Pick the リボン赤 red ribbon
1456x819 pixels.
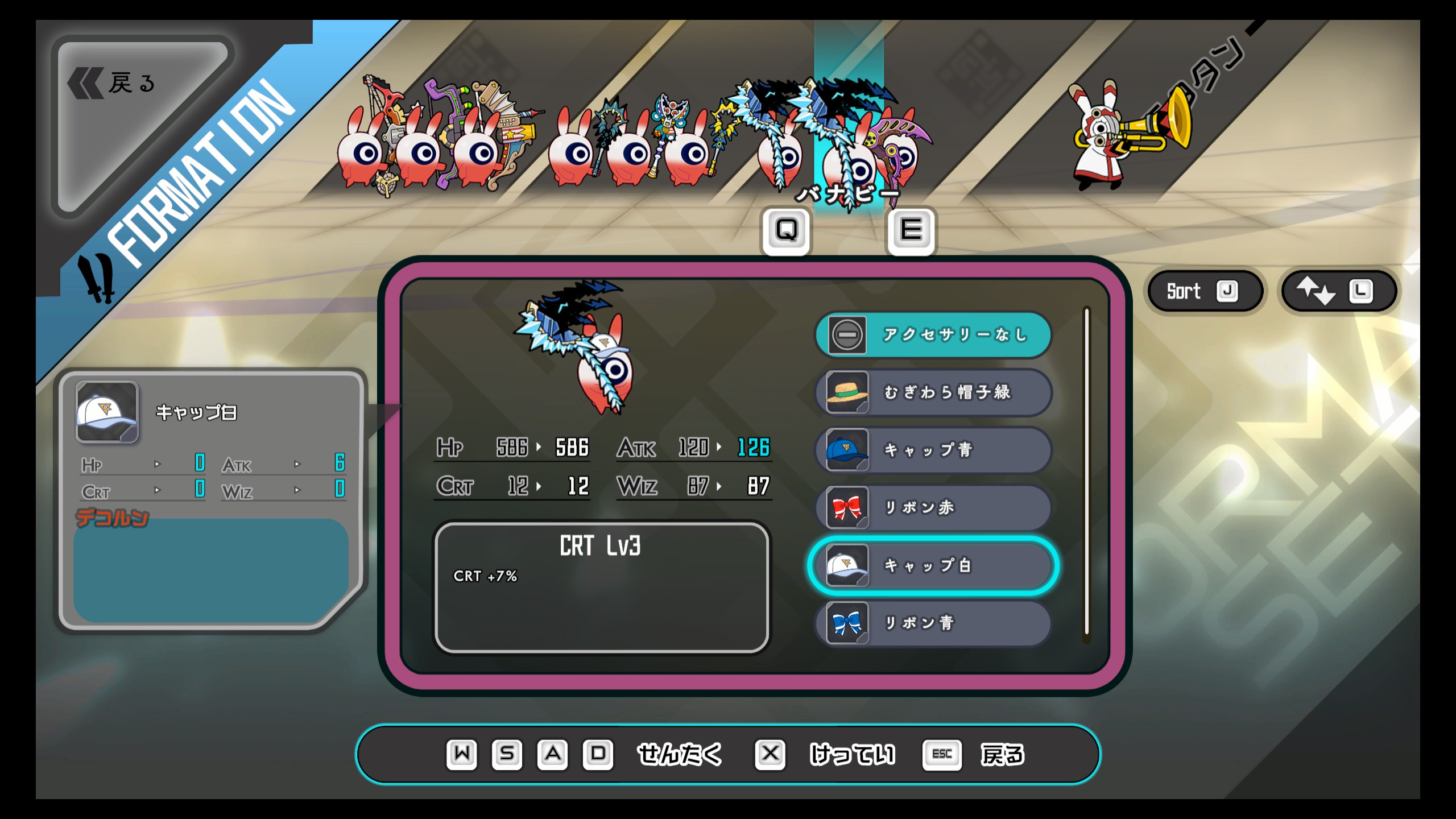933,507
